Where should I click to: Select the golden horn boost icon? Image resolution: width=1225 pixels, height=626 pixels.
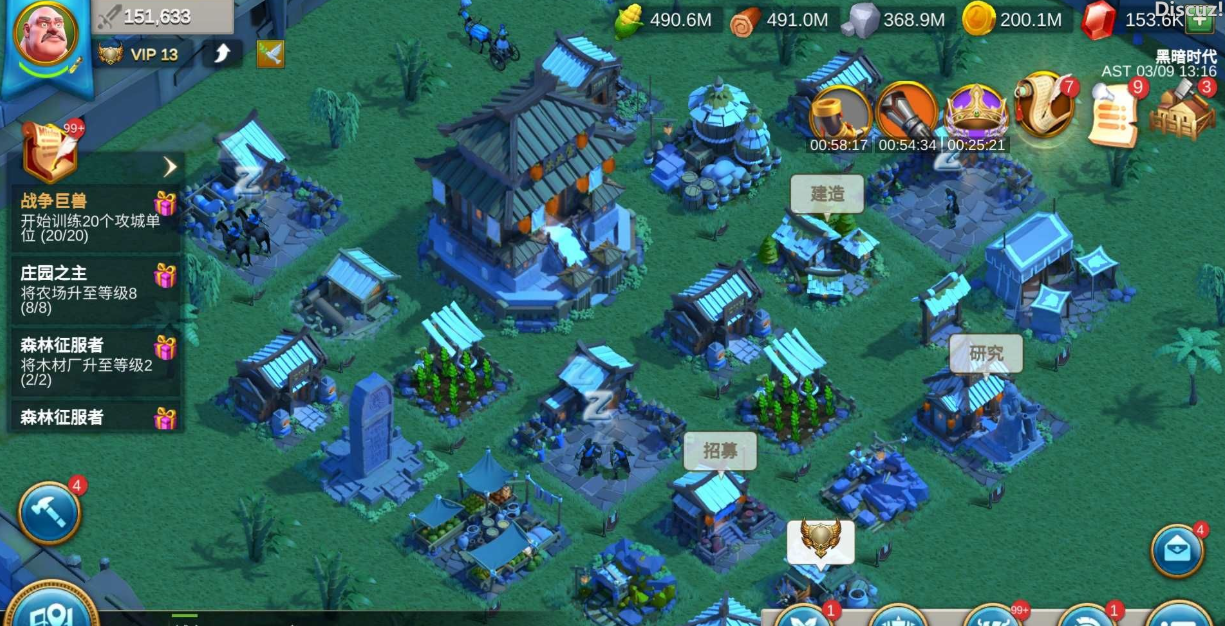(839, 112)
